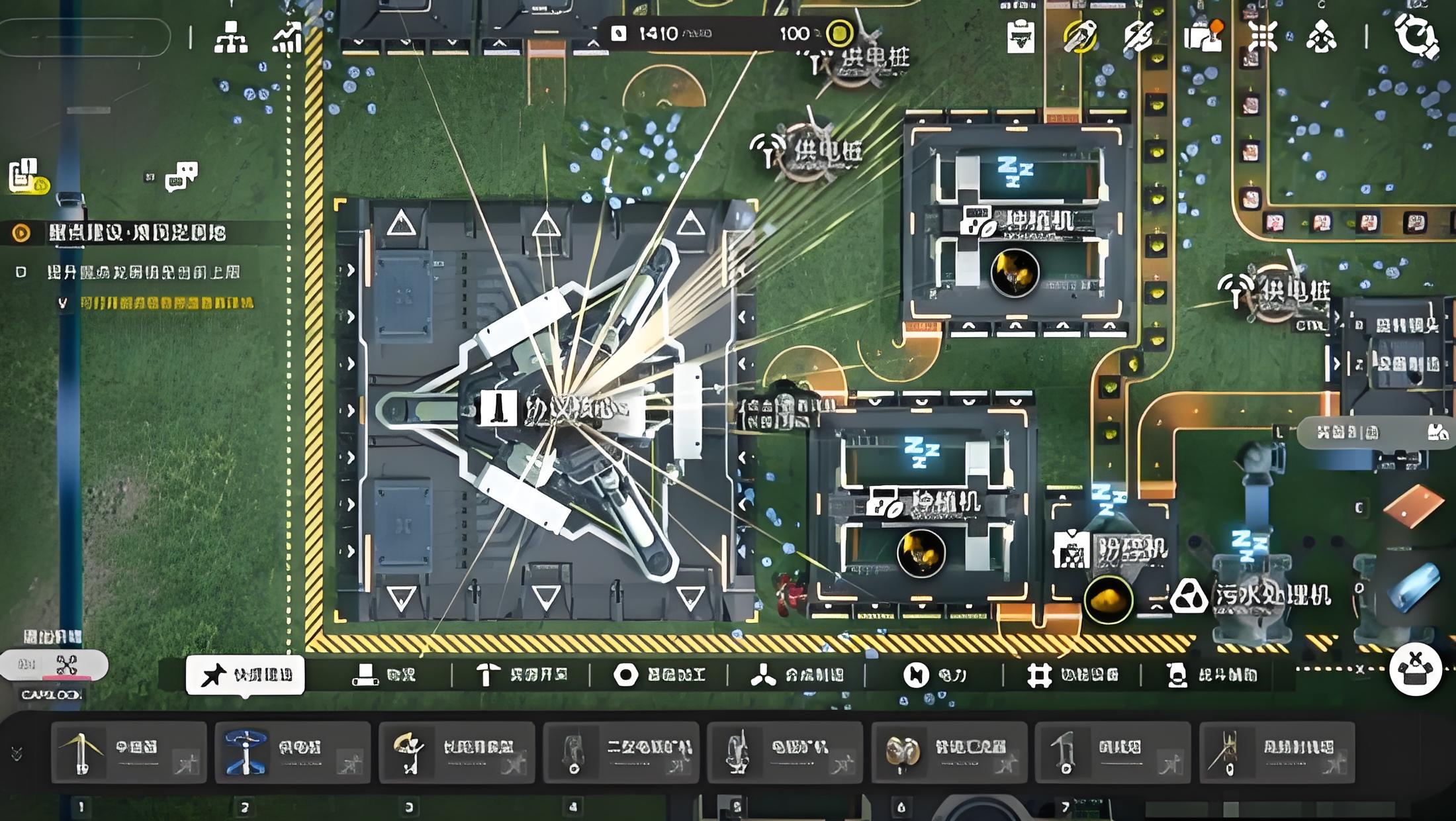Click the crossed-out plug icon
The width and height of the screenshot is (1456, 821).
(1138, 36)
